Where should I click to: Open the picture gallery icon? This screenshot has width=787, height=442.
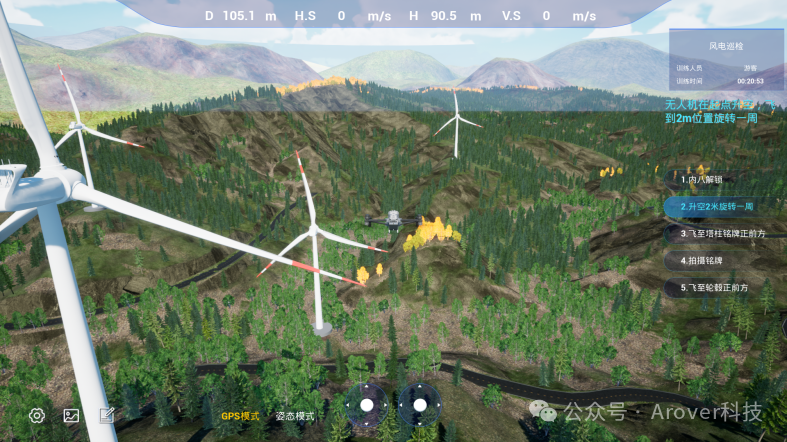point(71,415)
